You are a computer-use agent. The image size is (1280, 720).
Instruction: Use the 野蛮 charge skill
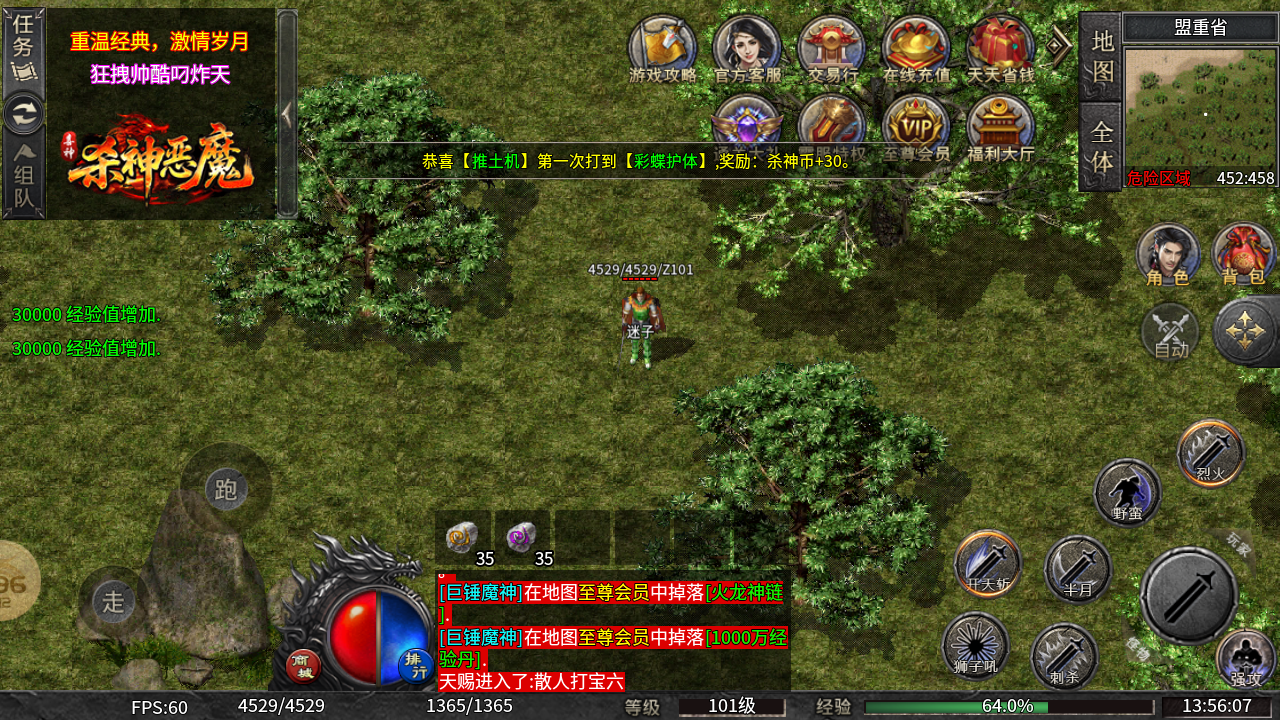[x=1127, y=492]
